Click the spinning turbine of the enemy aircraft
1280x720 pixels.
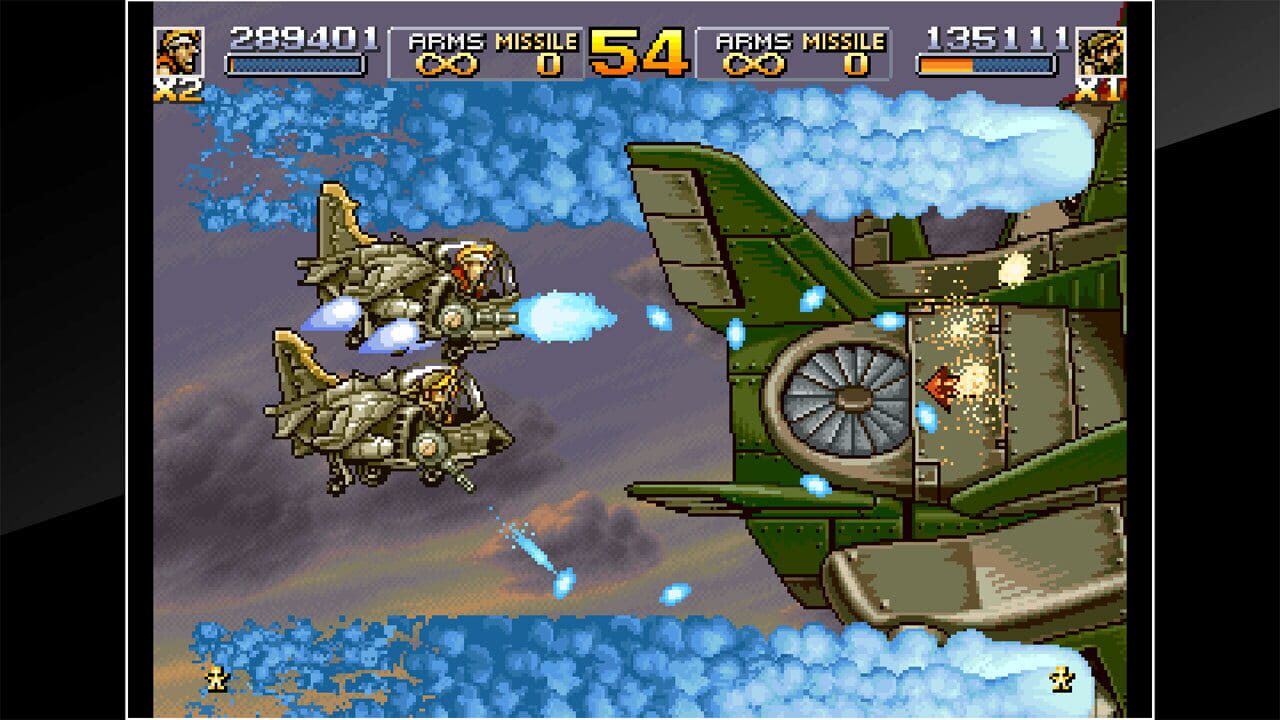pyautogui.click(x=851, y=401)
